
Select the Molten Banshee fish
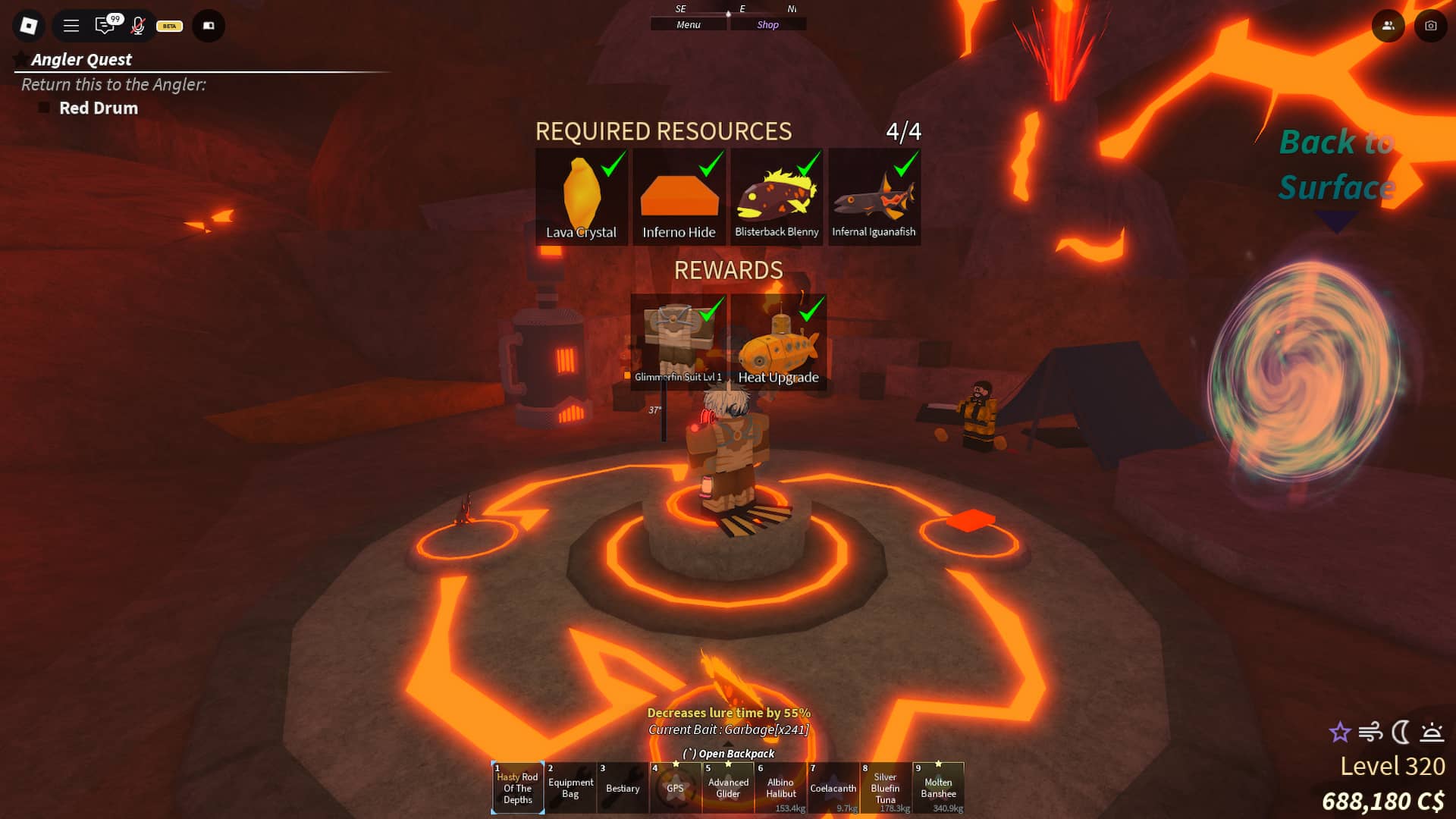coord(939,788)
